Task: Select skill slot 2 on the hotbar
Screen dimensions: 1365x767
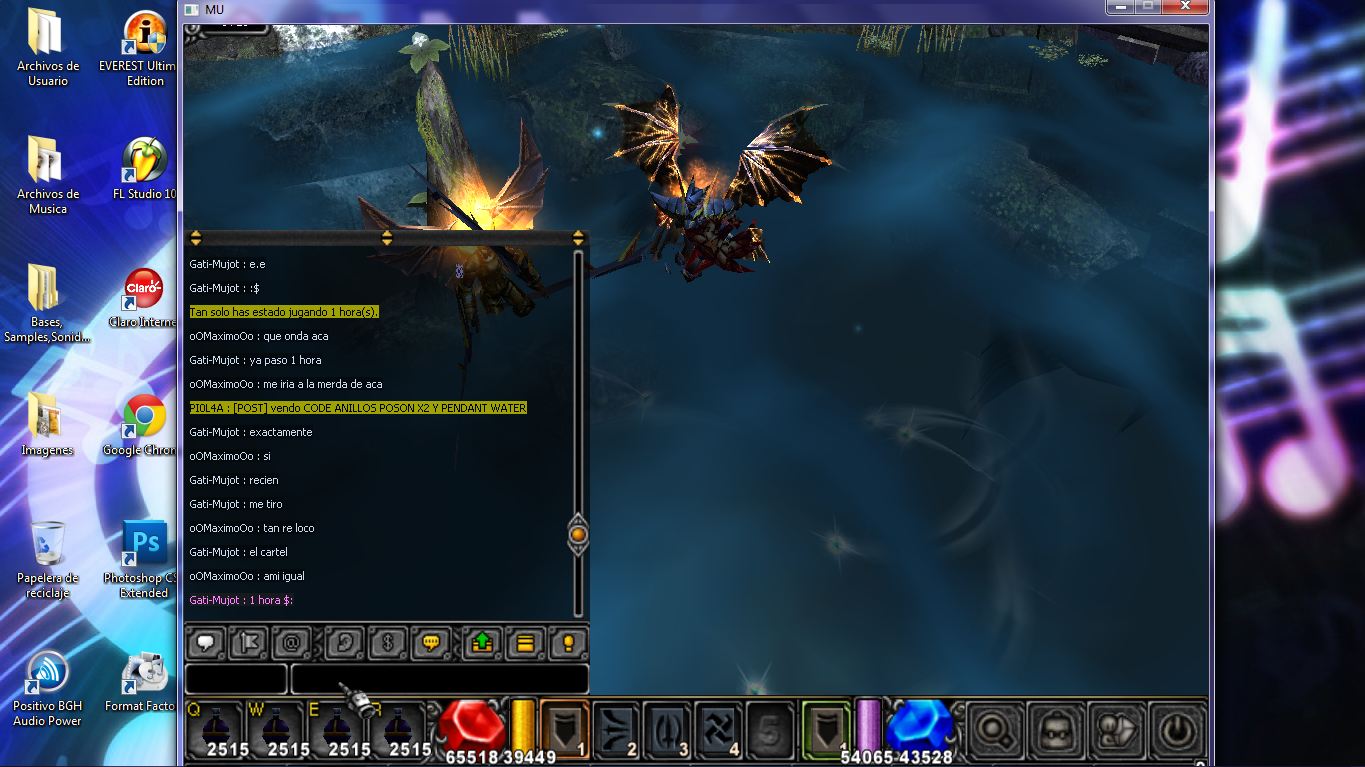Action: click(x=616, y=729)
